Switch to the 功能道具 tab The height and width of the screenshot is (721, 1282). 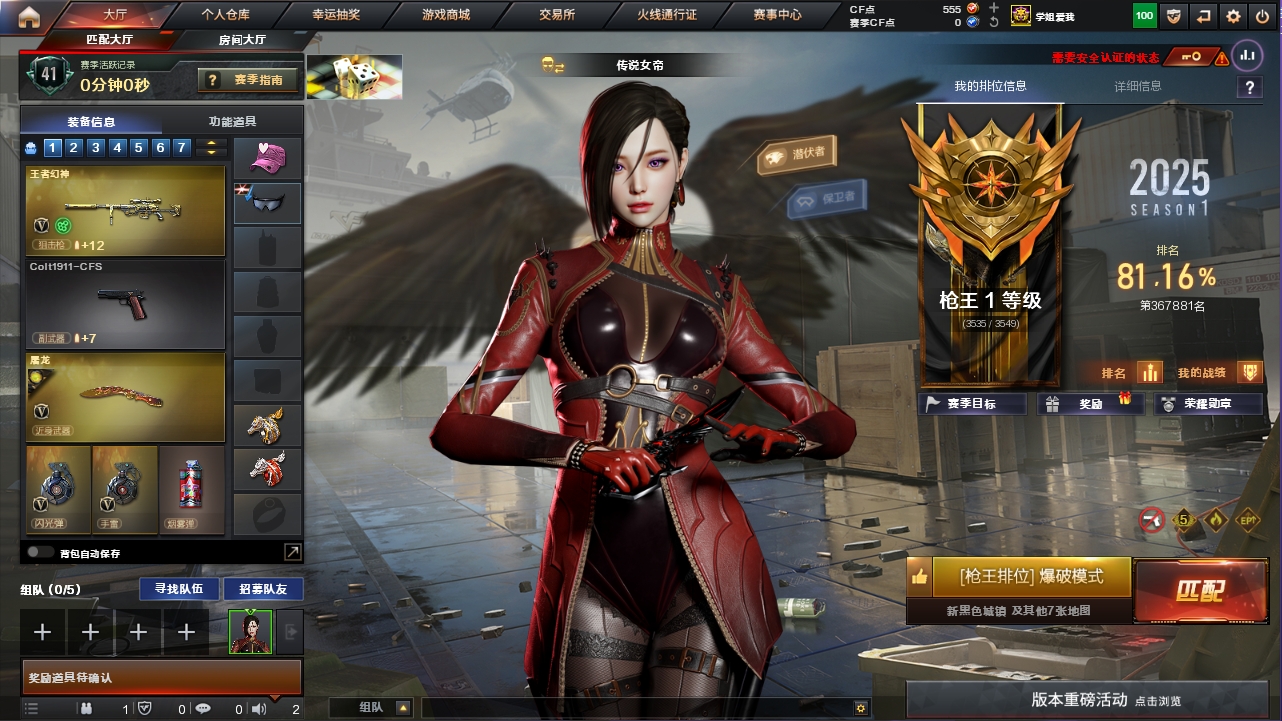tap(232, 122)
